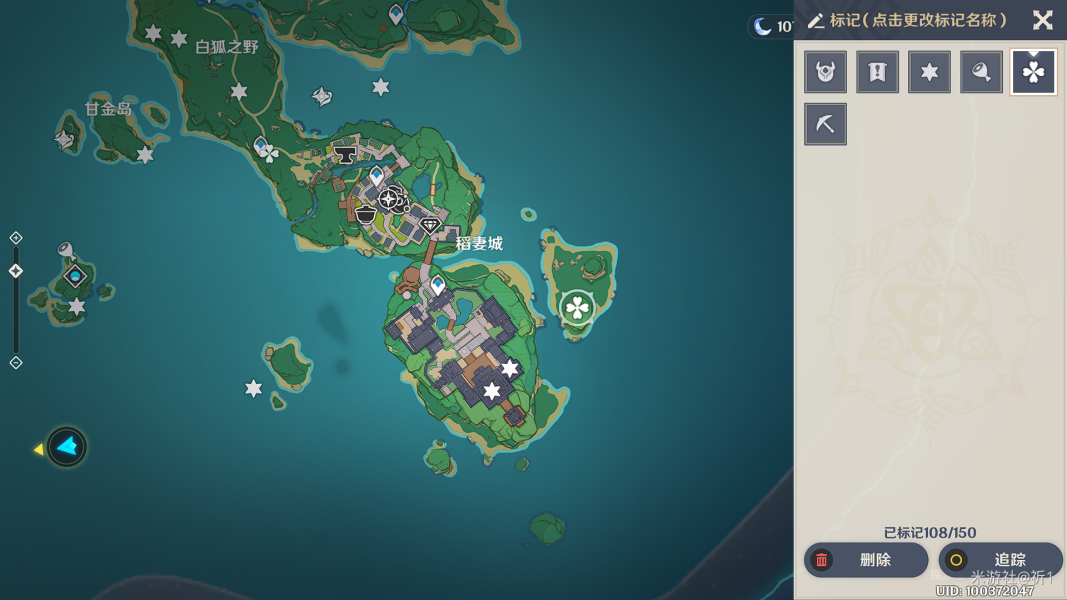Choose the meat drumstick marker icon

981,72
